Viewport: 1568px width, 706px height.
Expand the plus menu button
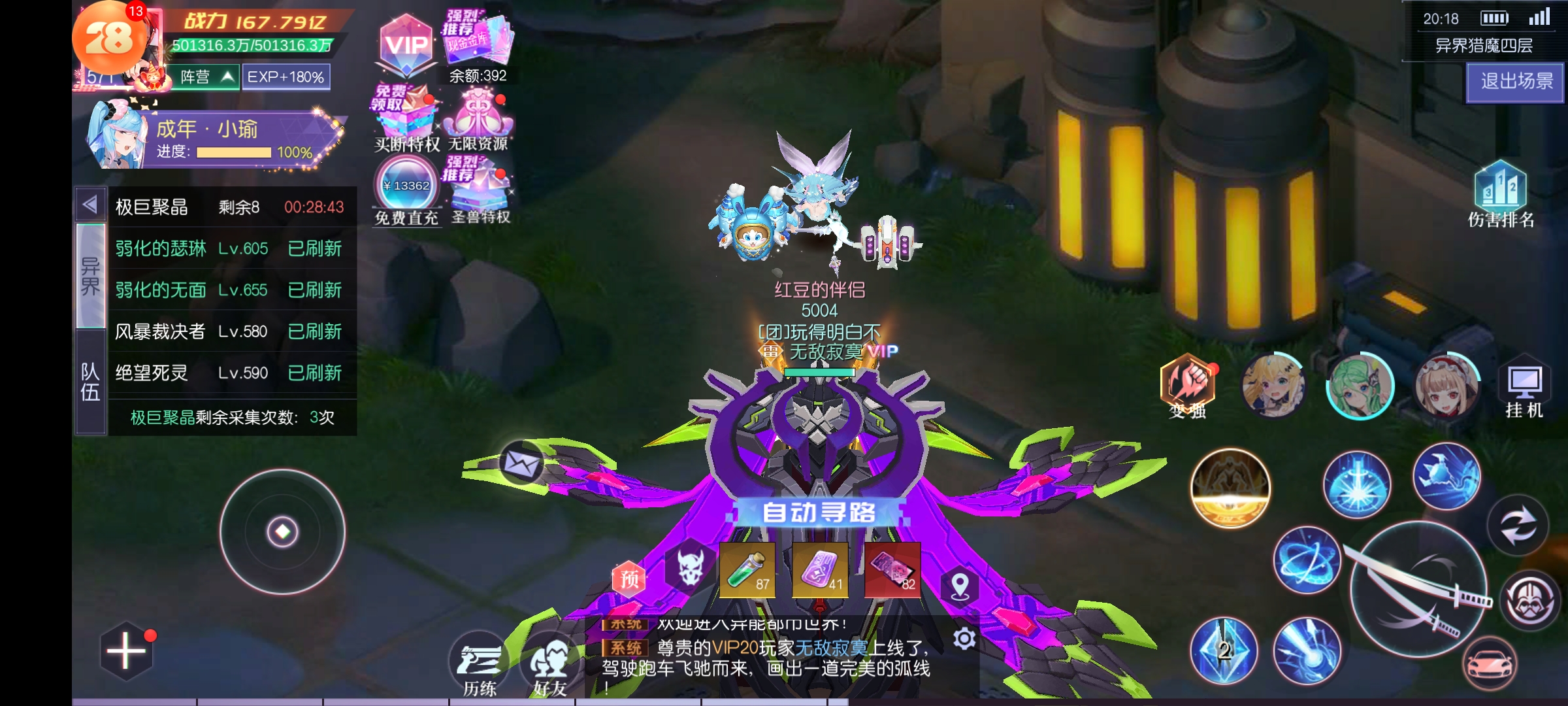click(126, 651)
